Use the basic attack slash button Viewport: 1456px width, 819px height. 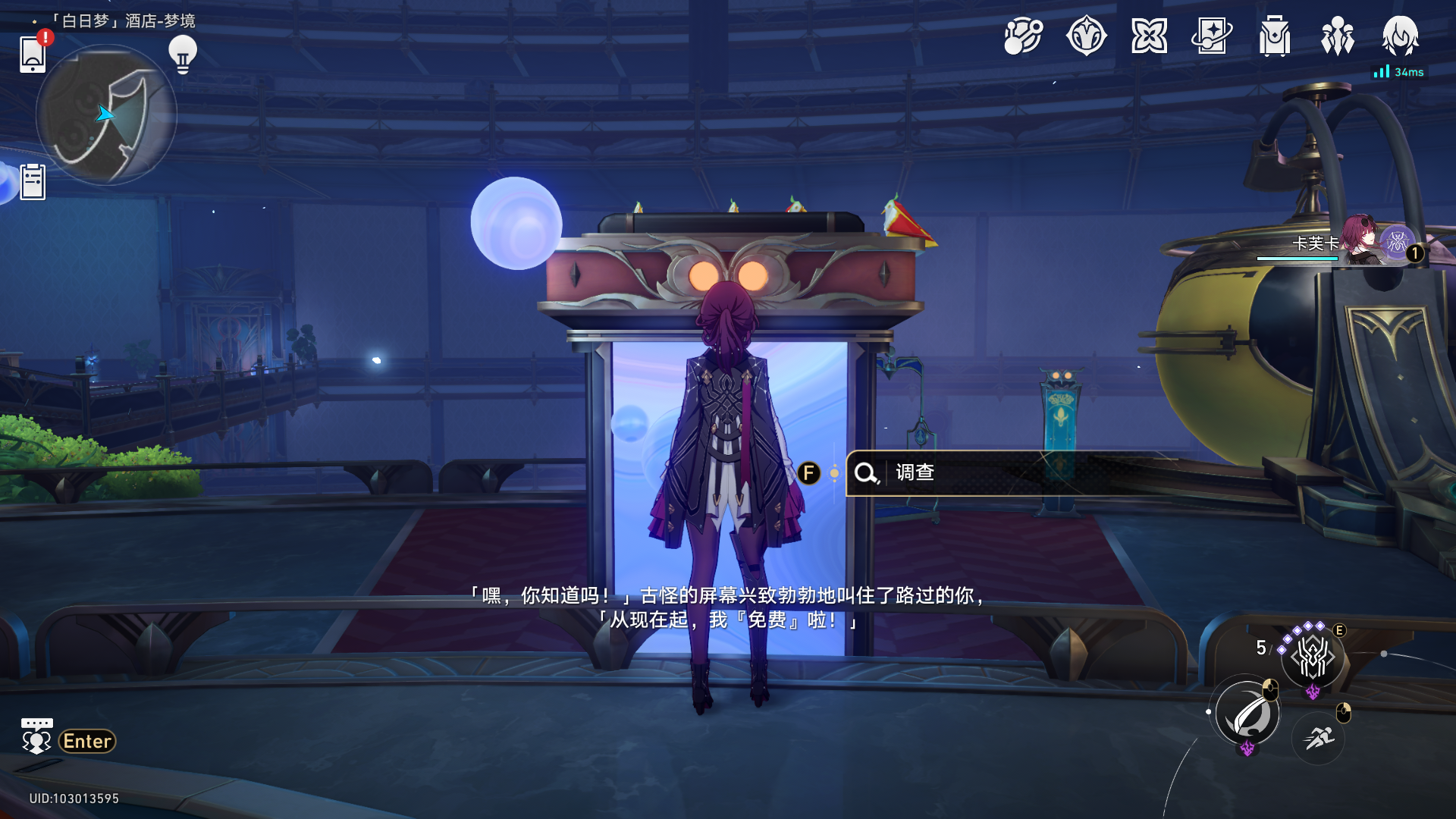click(1247, 714)
